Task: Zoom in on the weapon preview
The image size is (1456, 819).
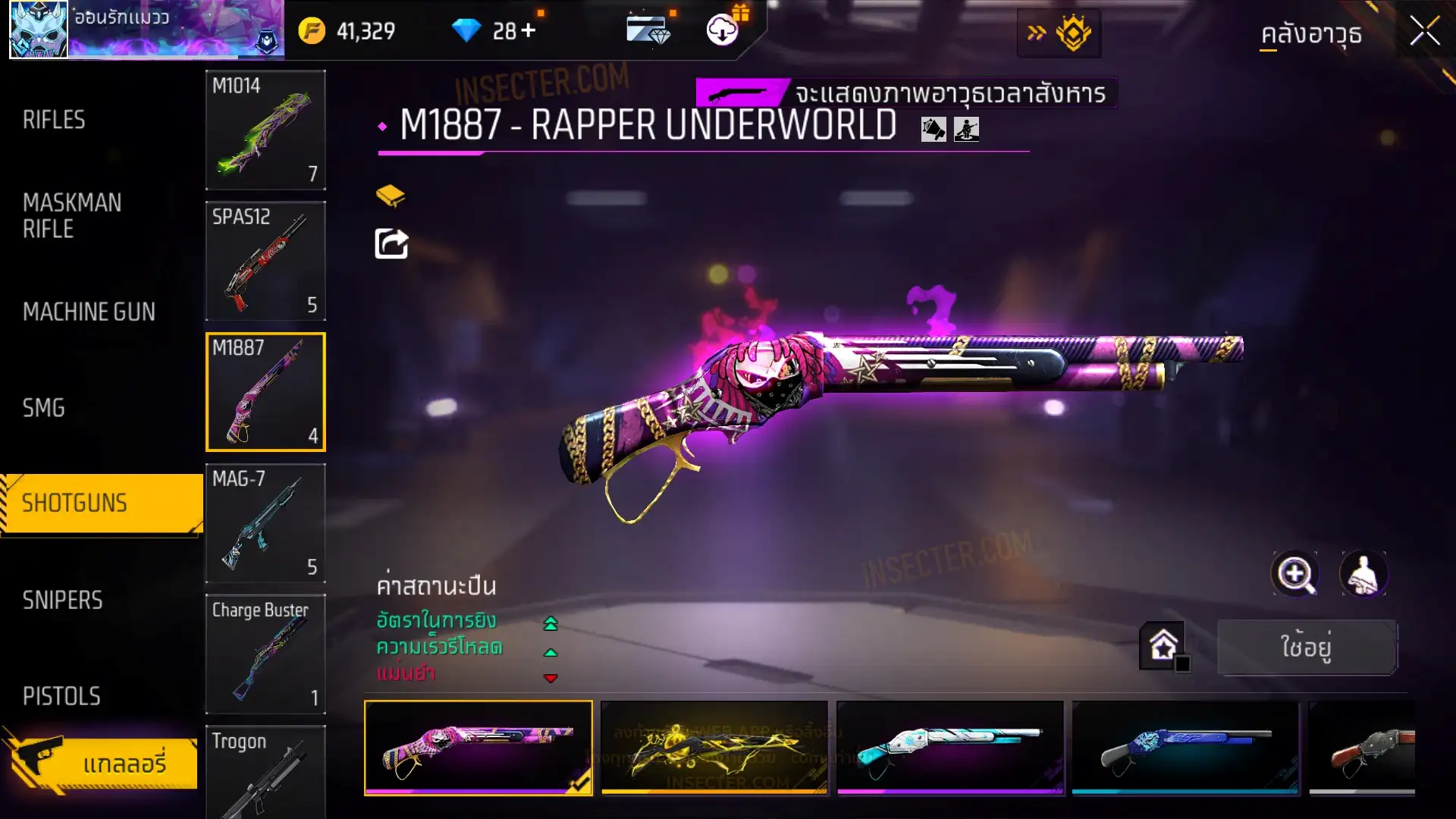Action: (1295, 574)
